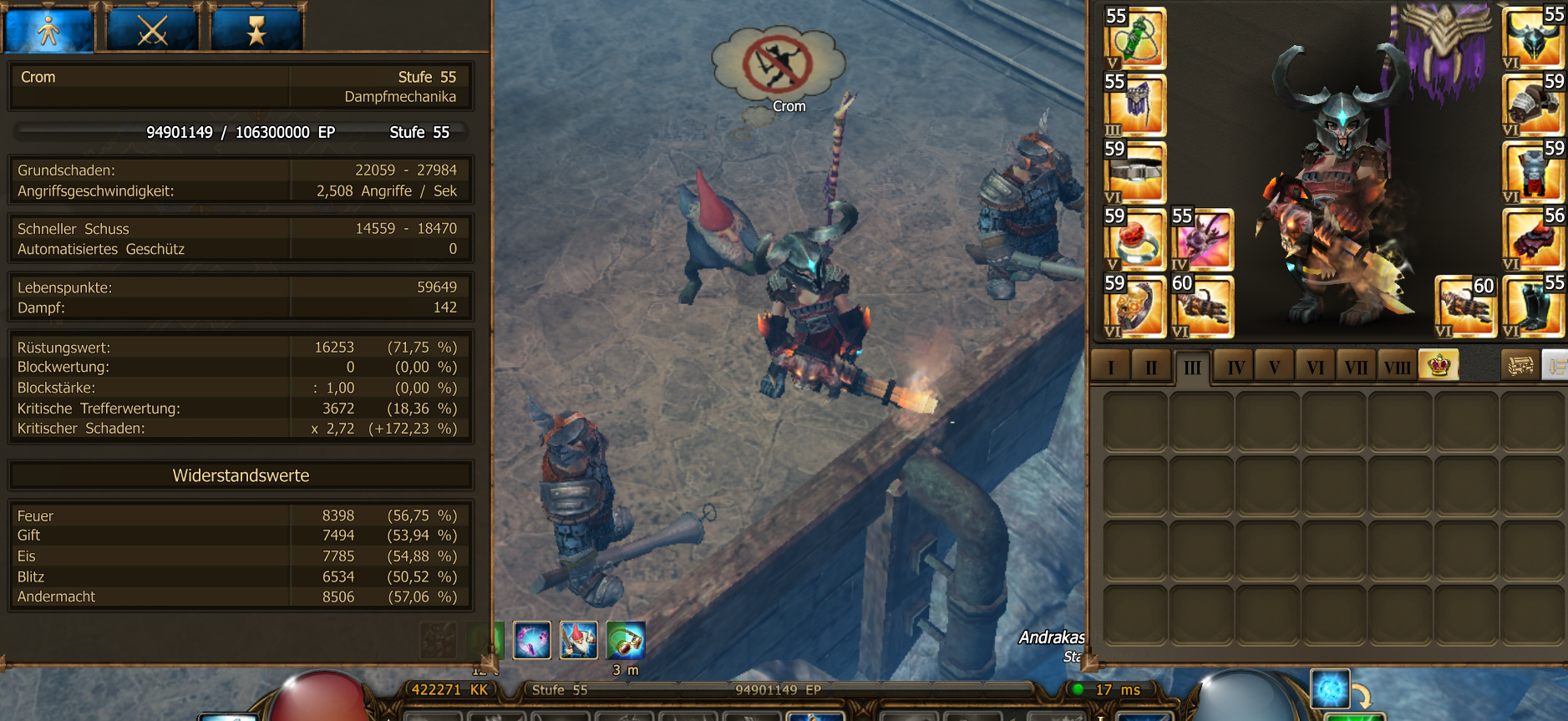Choose the red gem ring slot
1568x721 pixels.
pos(1135,239)
